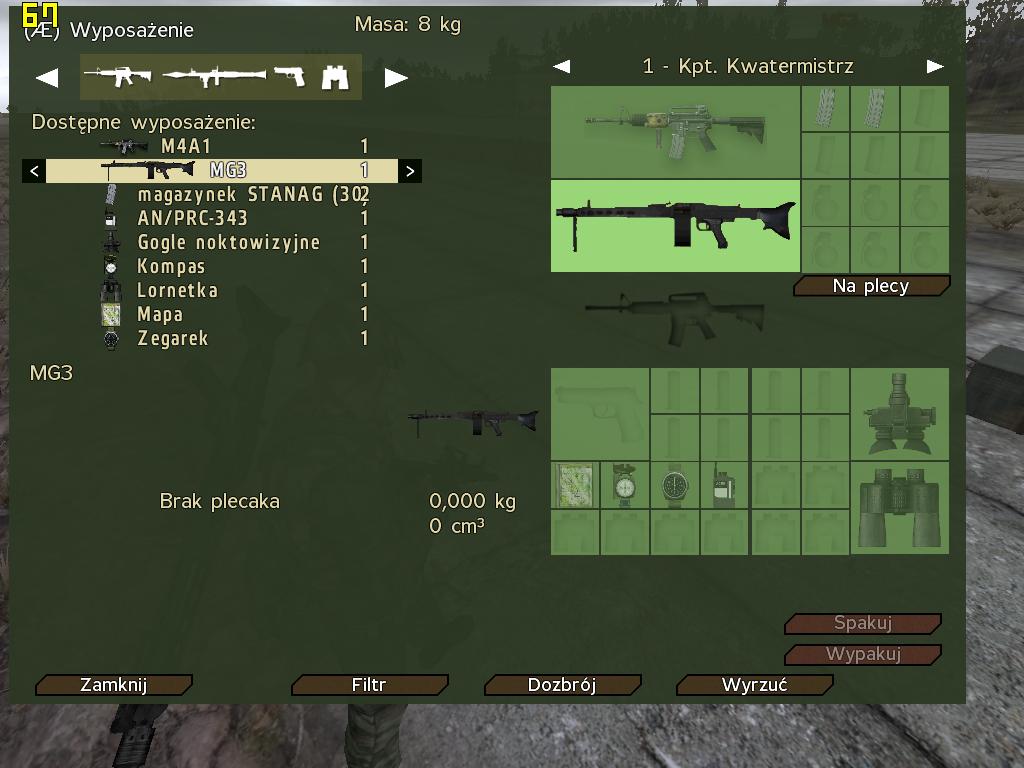Click the left arrow beside the MG3 row
The height and width of the screenshot is (768, 1024).
click(34, 171)
